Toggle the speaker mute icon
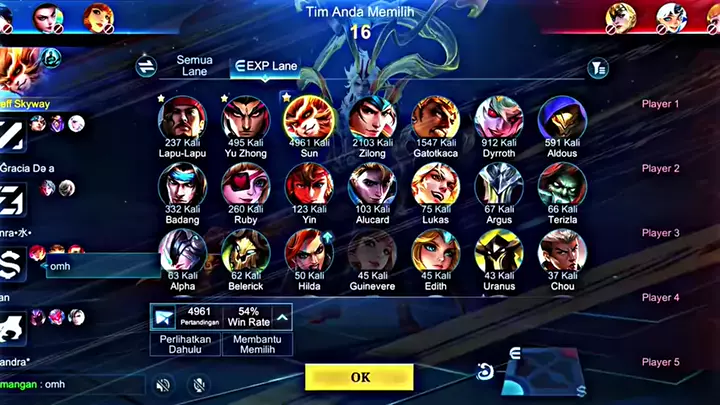720x405 pixels. point(163,384)
